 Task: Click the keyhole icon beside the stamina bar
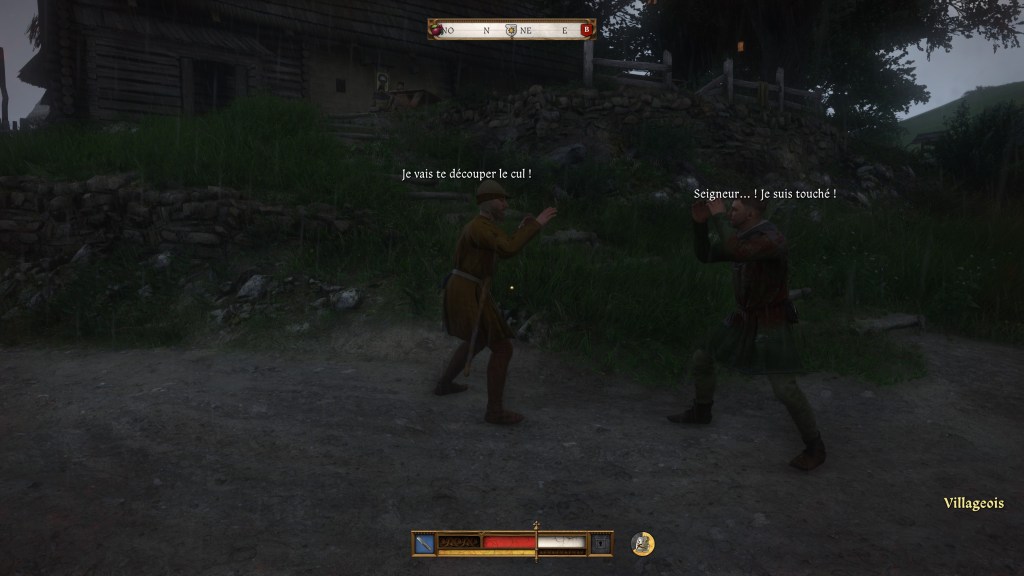tap(600, 543)
